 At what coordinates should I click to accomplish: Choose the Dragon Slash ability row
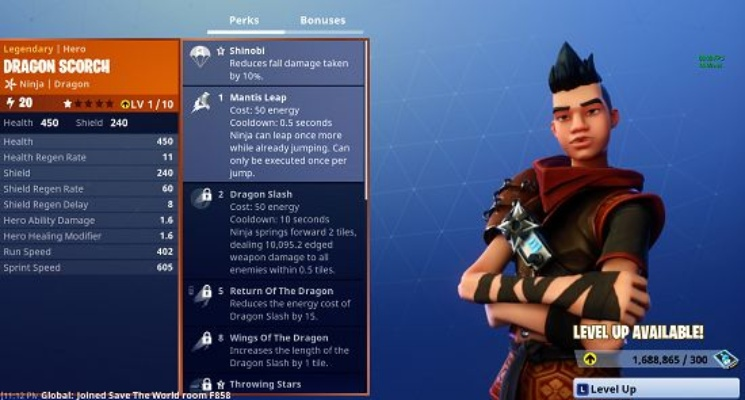[273, 230]
